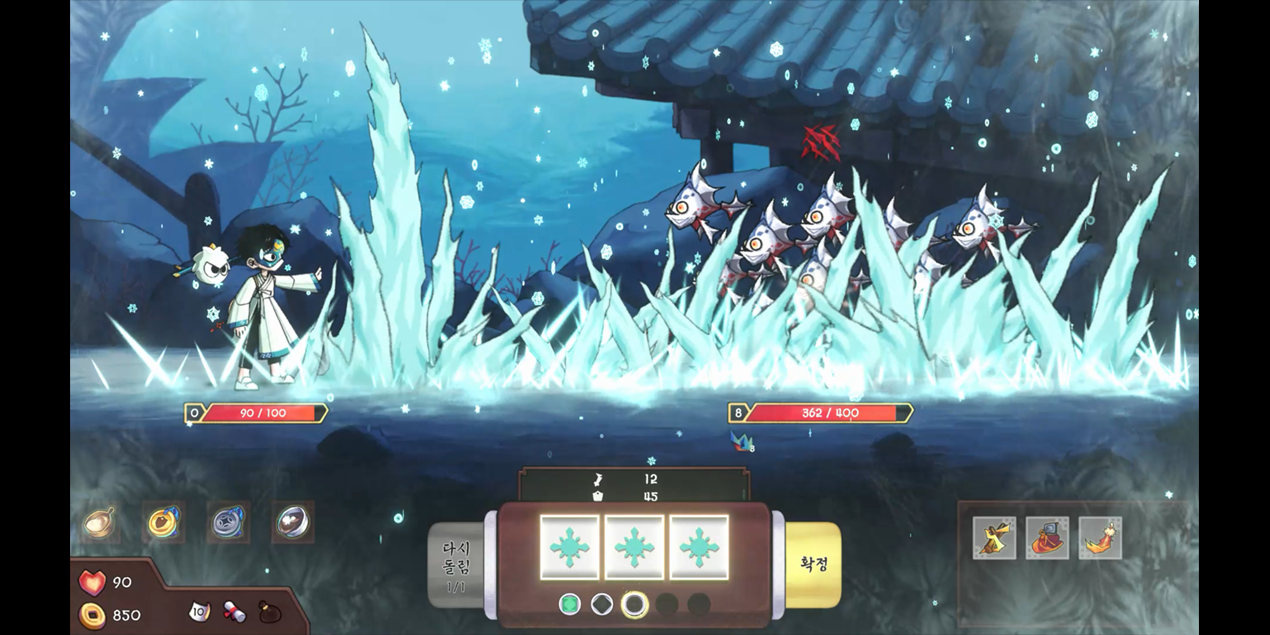Select the silver coin charm relic
The image size is (1270, 635).
(228, 521)
